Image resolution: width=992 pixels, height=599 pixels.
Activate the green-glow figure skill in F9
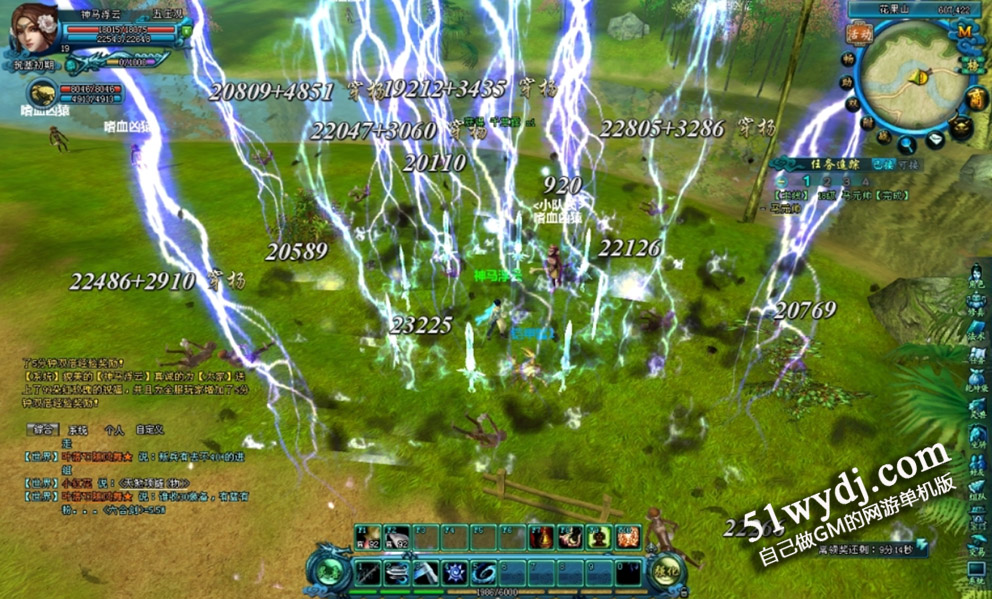click(x=600, y=538)
